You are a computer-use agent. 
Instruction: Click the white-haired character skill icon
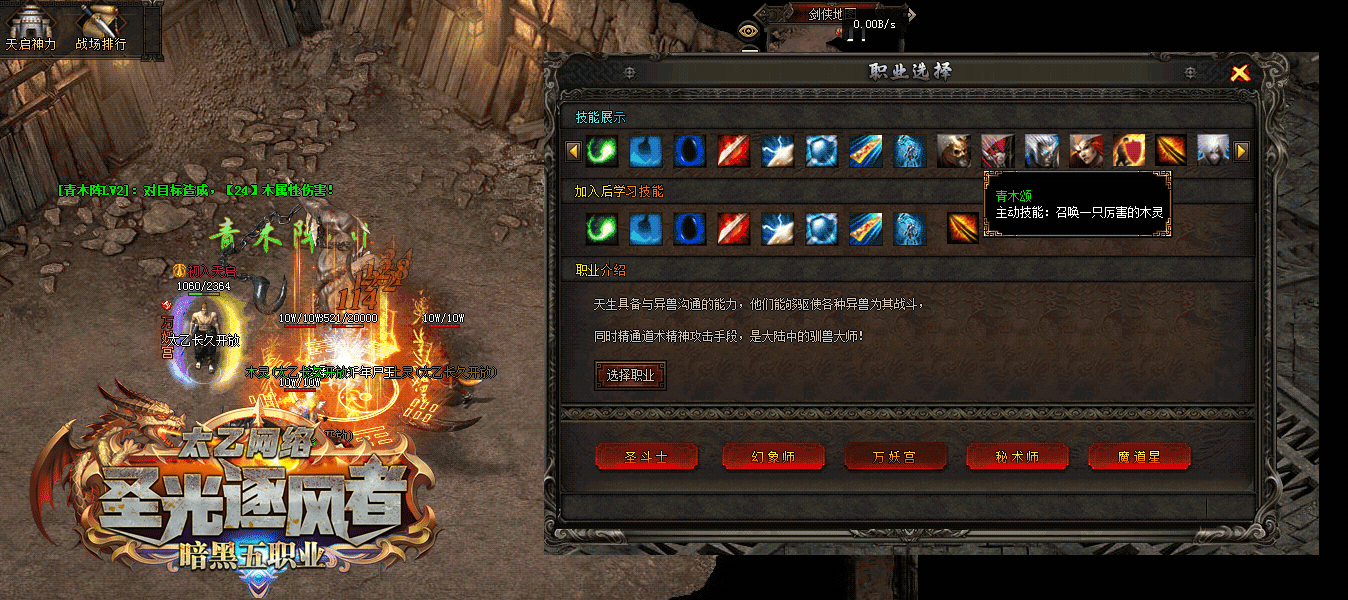[1212, 151]
